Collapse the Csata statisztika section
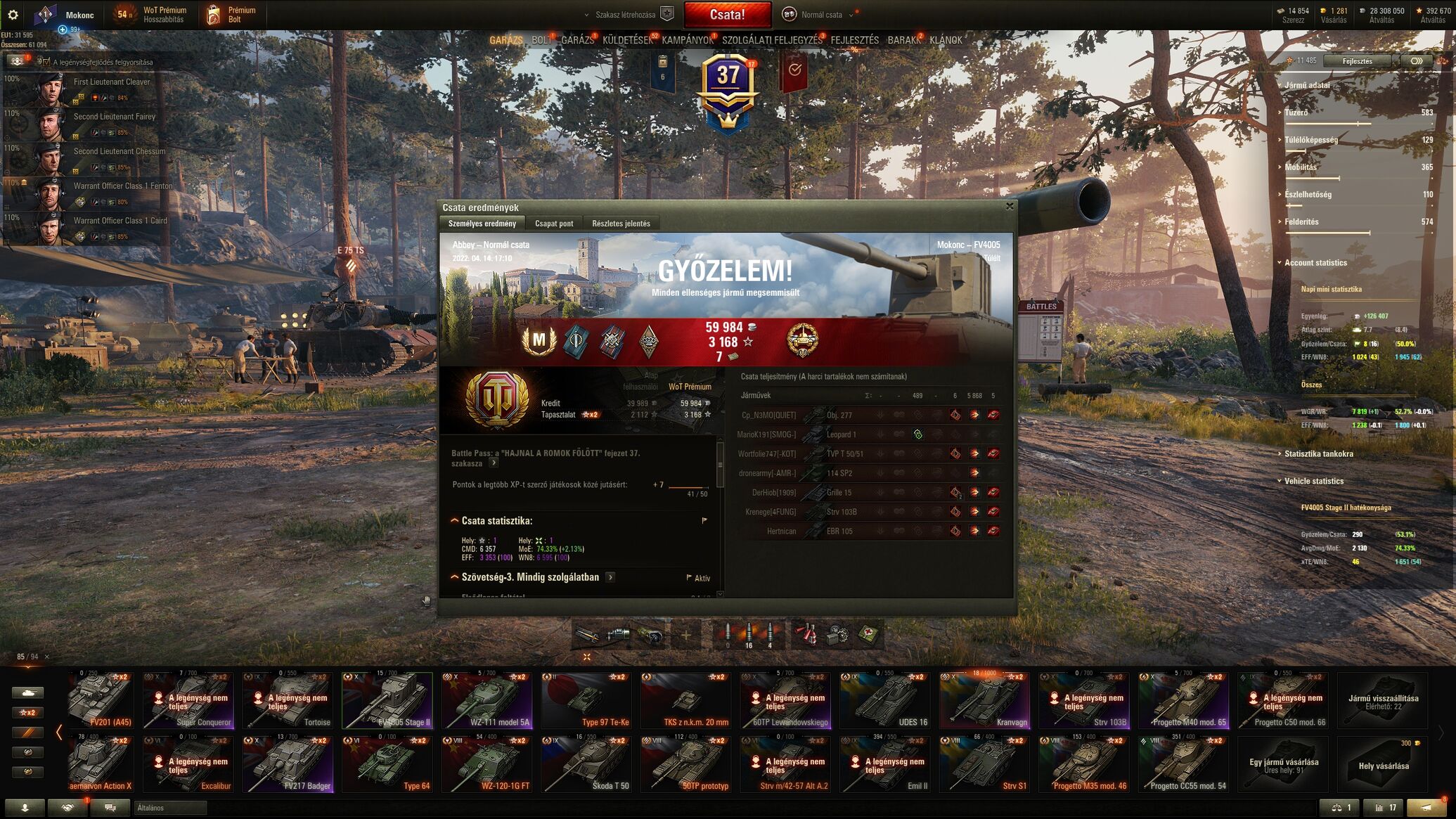1456x819 pixels. pos(455,521)
